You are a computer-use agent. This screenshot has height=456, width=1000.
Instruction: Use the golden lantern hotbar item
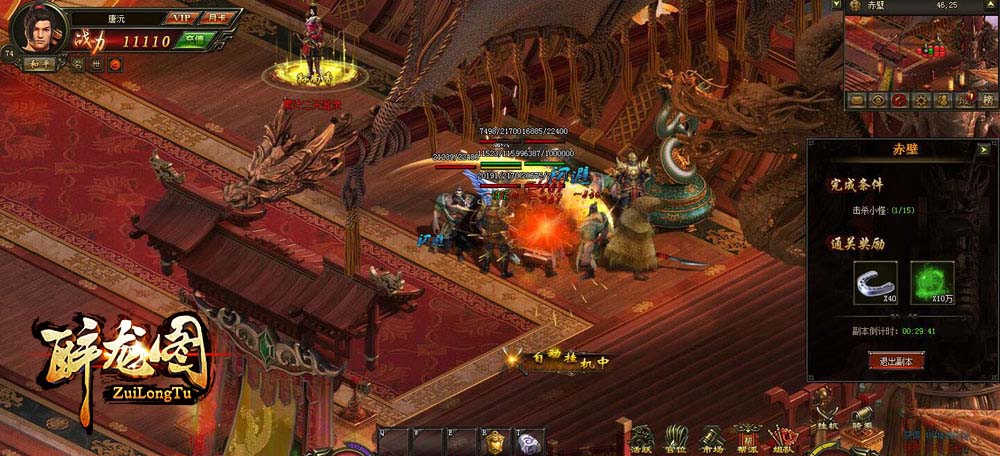click(491, 441)
